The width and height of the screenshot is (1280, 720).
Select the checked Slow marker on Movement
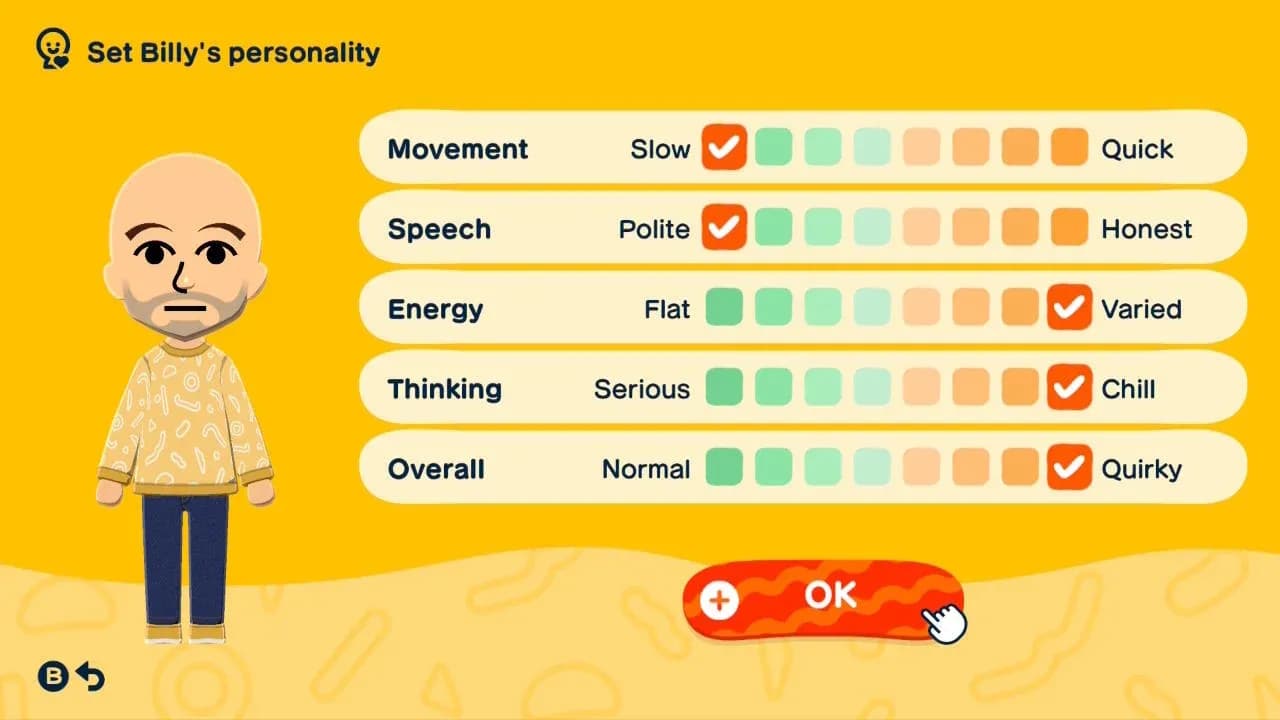click(x=724, y=148)
